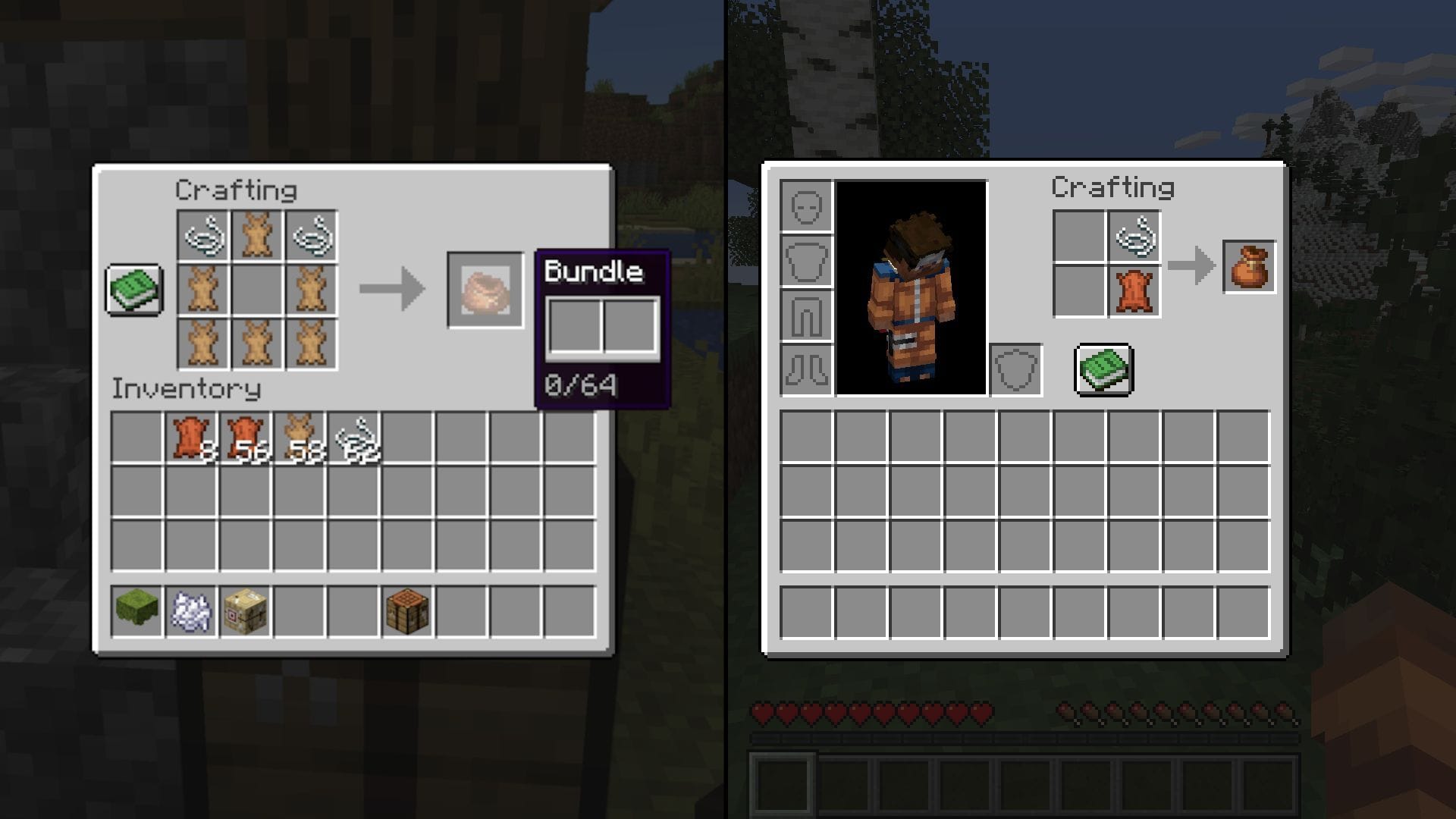Click the empty helmet armor slot

(805, 205)
